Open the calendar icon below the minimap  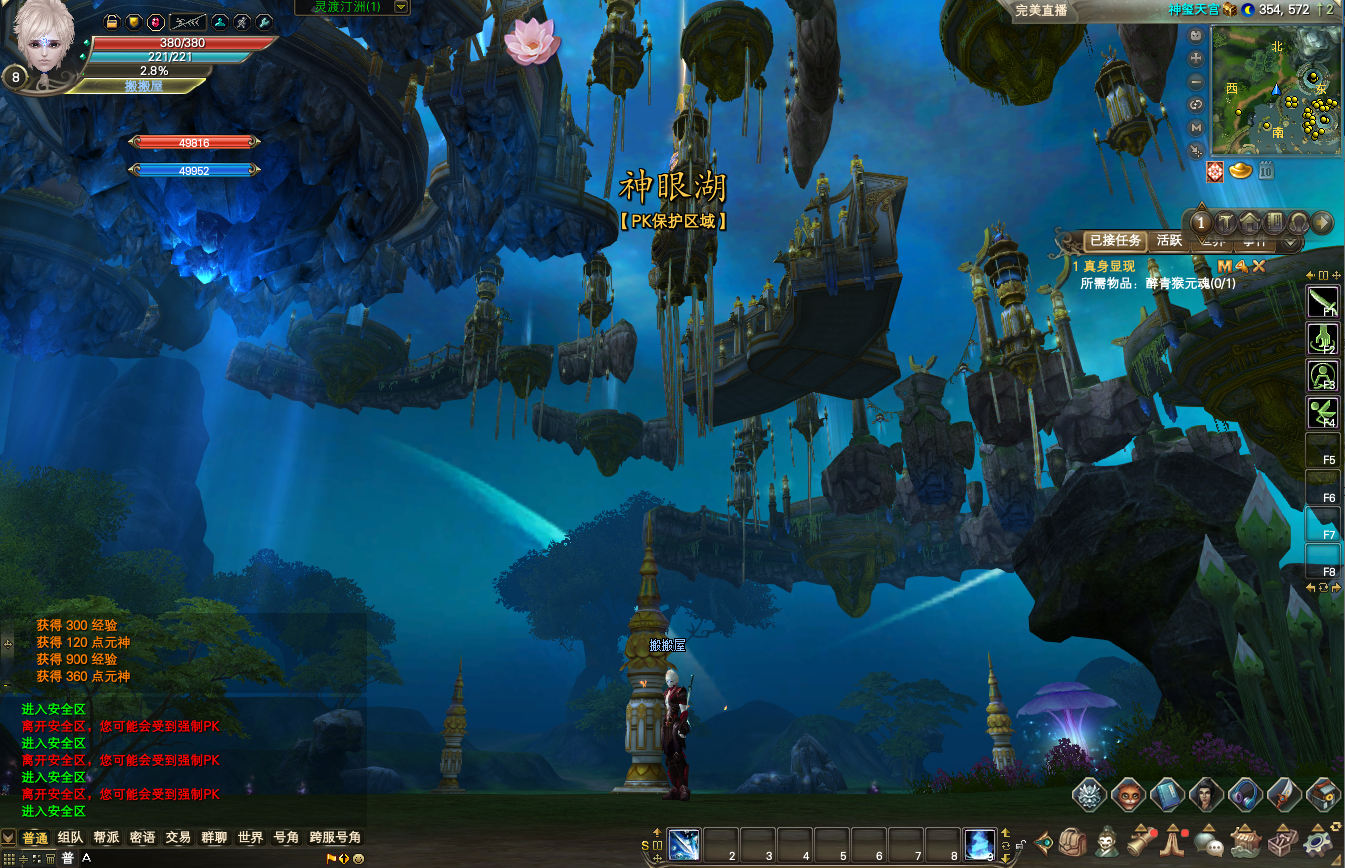pyautogui.click(x=1266, y=171)
